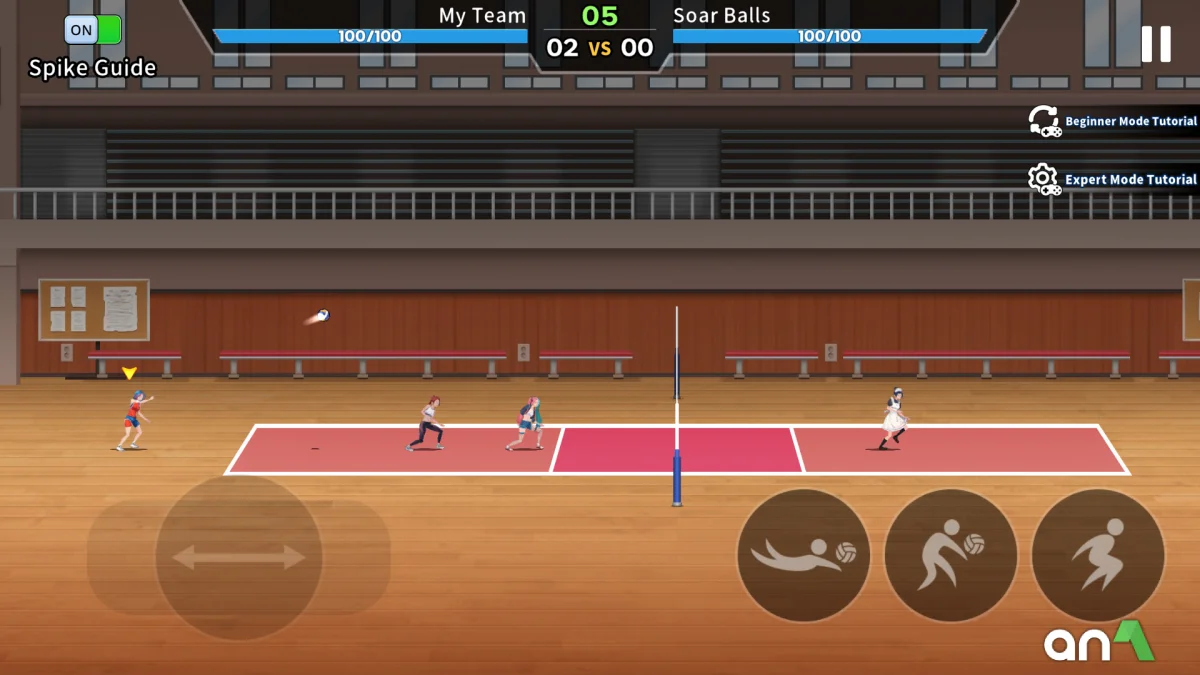Image resolution: width=1200 pixels, height=675 pixels.
Task: Open the Expert Mode Tutorial
Action: [x=1113, y=180]
